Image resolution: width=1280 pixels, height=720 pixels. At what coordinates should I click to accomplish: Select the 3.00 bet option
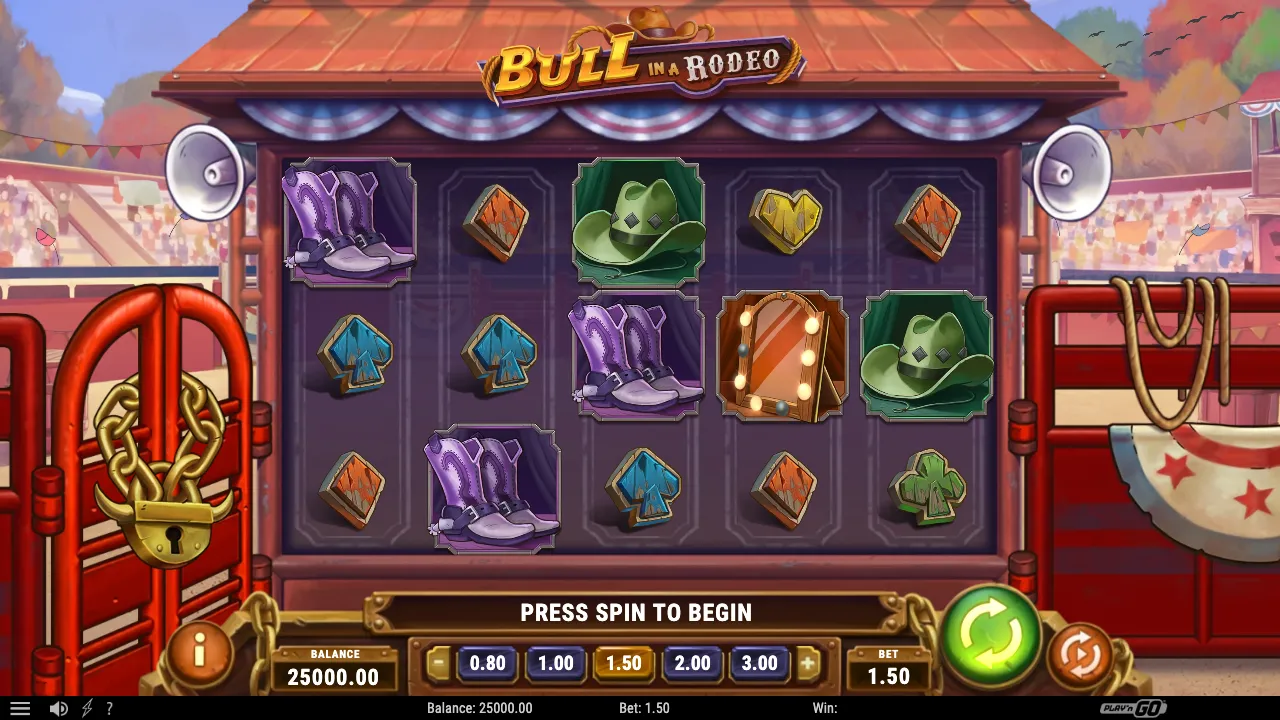(x=759, y=663)
